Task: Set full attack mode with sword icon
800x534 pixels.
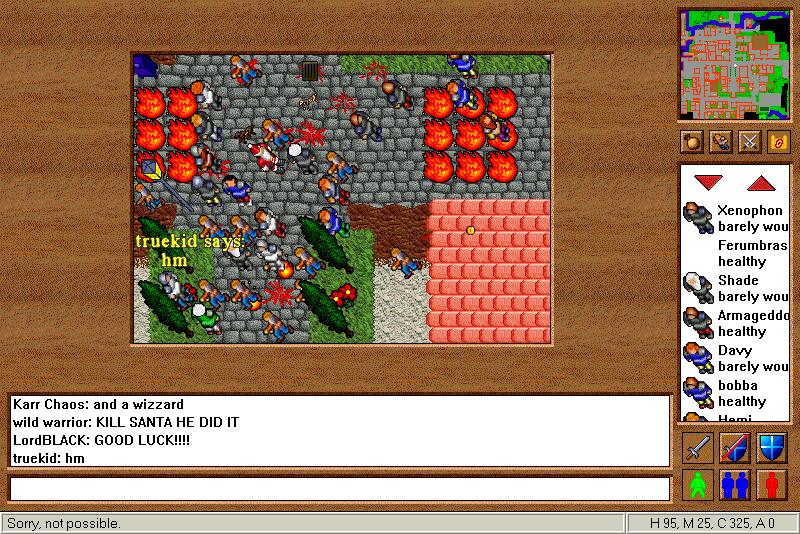Action: (699, 447)
